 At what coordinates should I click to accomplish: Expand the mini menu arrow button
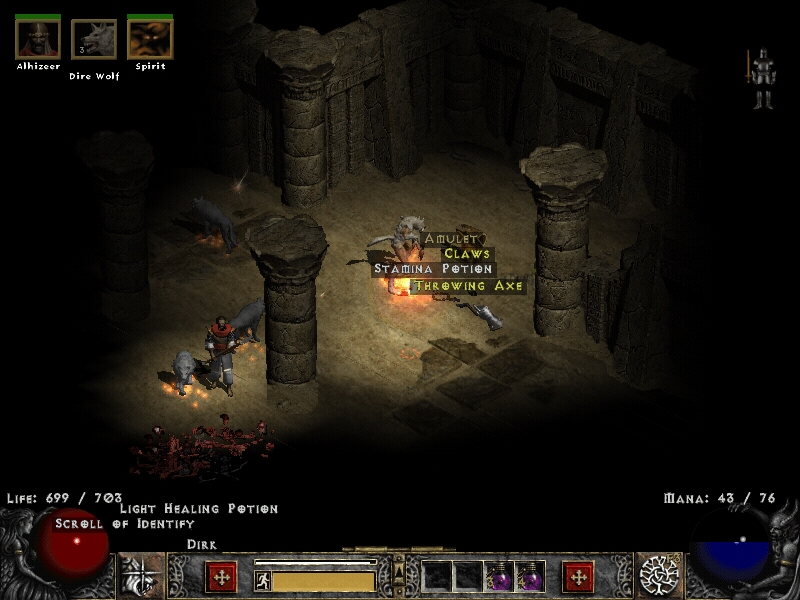pos(399,571)
